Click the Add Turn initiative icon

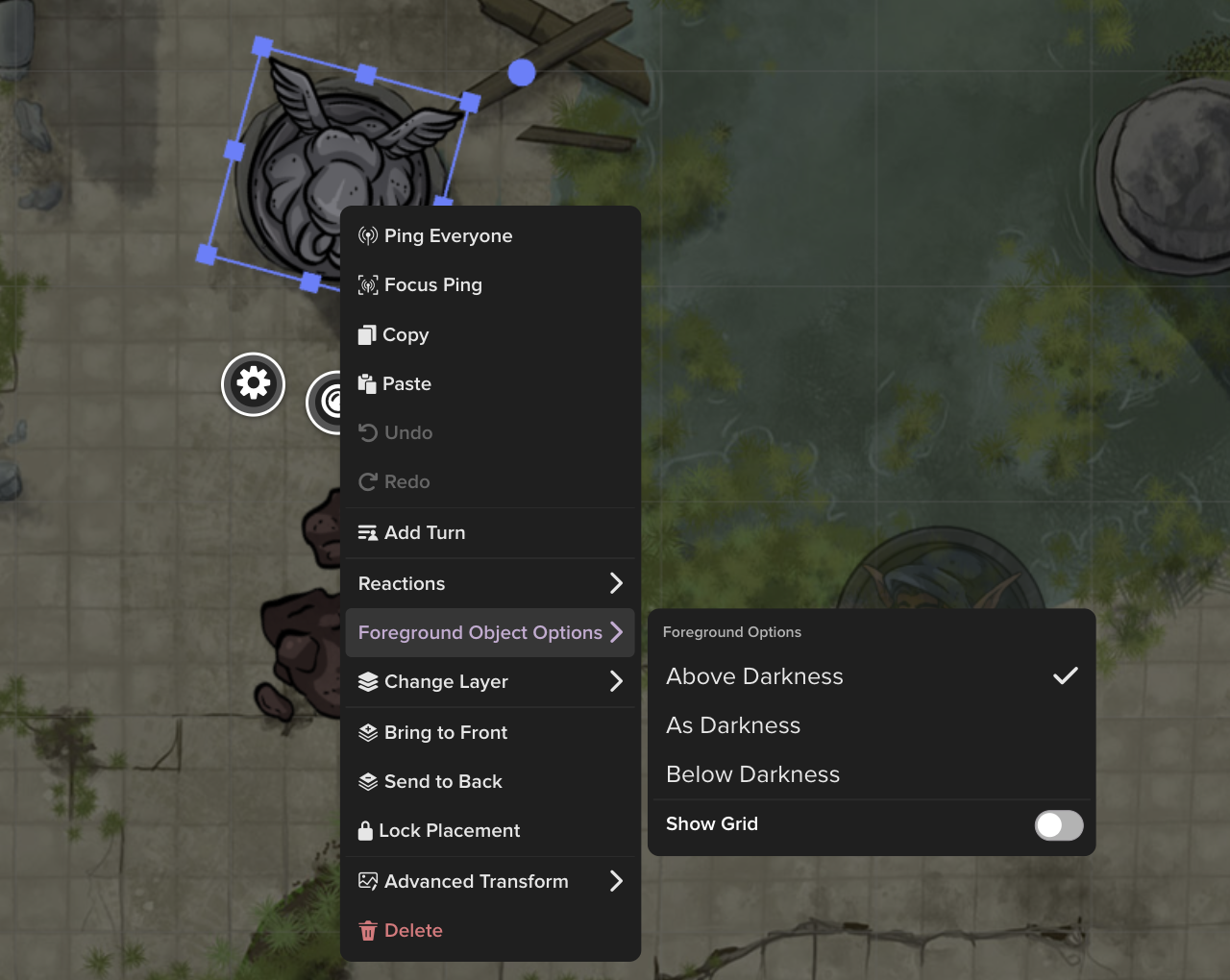coord(368,532)
